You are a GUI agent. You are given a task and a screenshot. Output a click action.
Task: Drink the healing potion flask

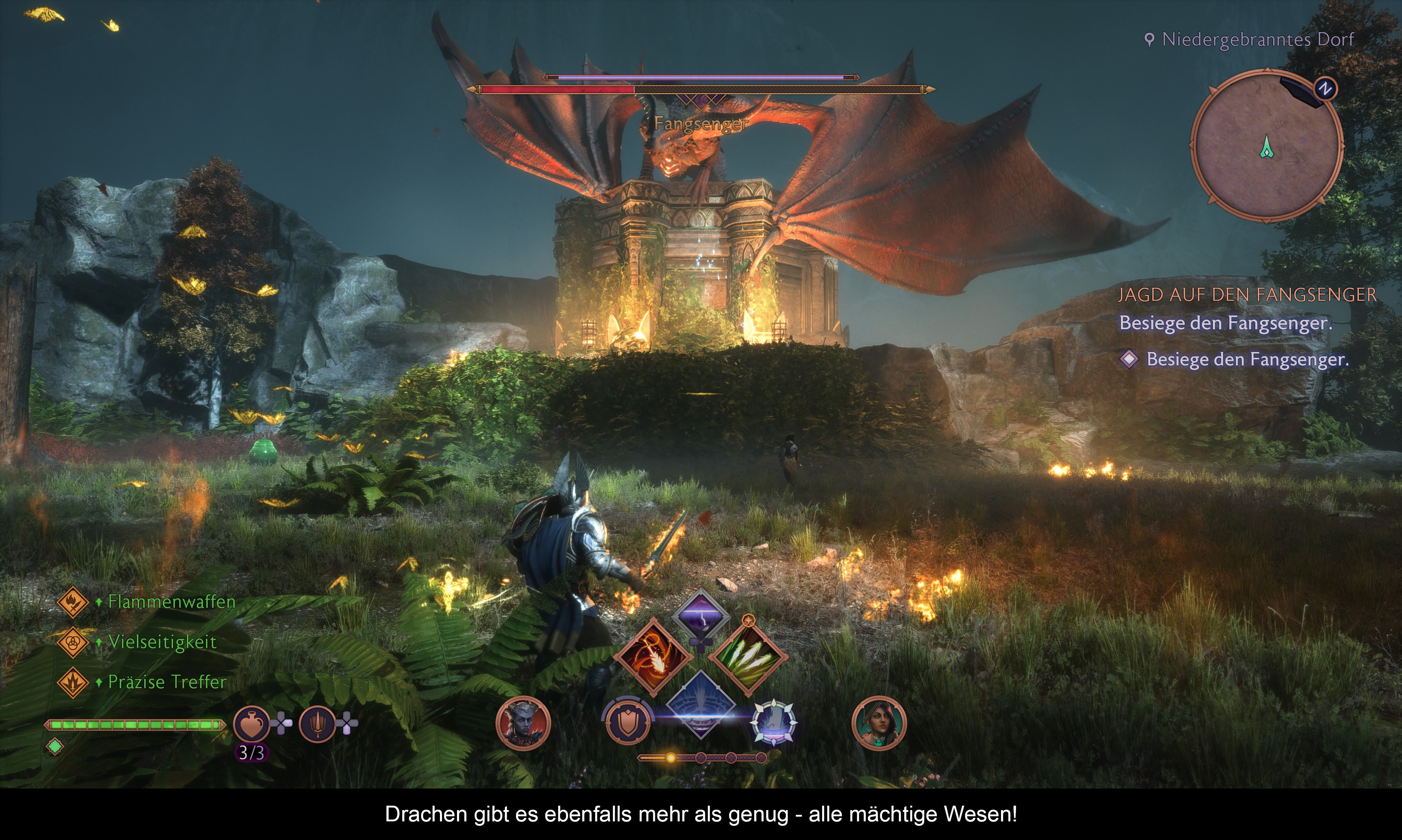tap(252, 724)
